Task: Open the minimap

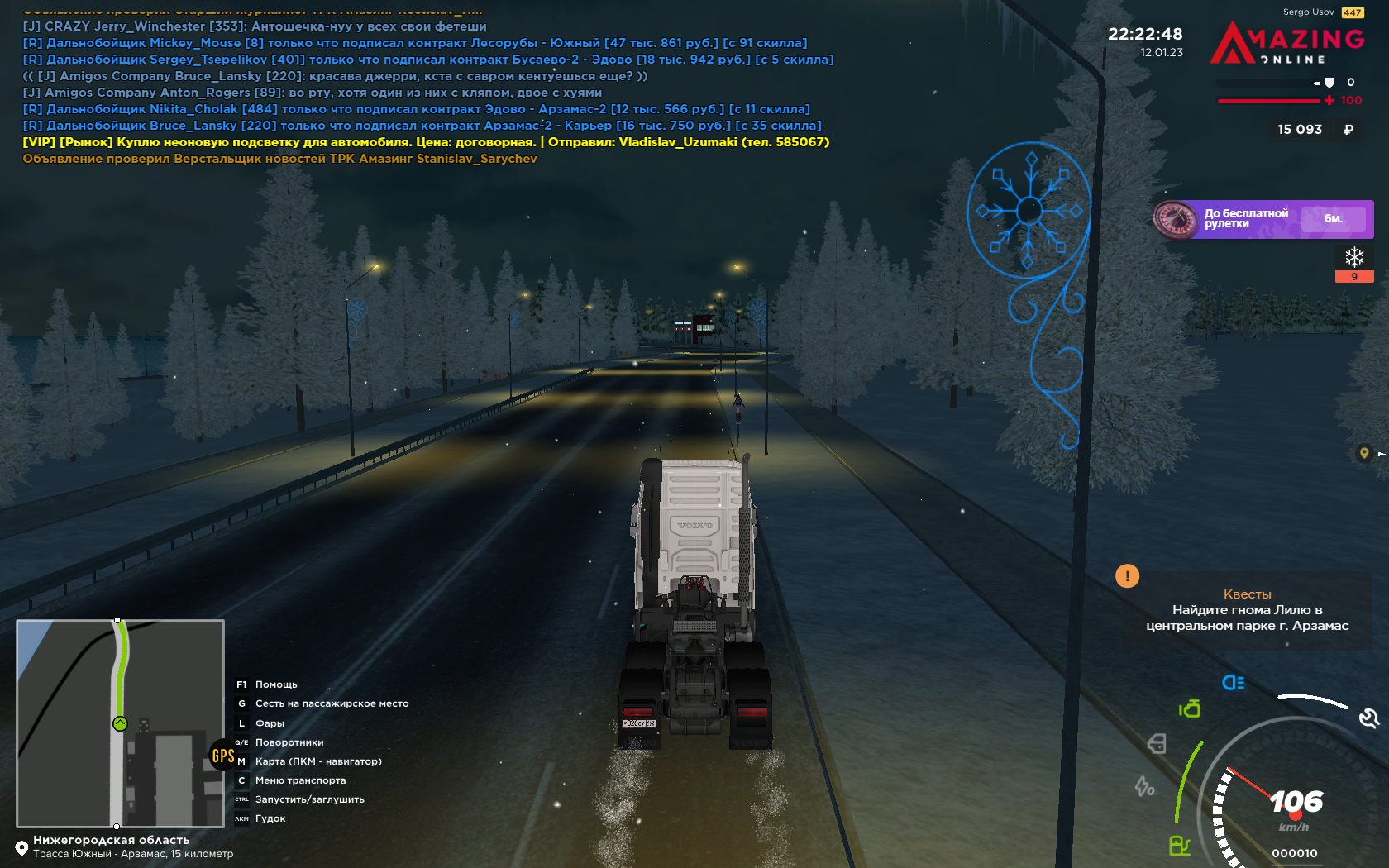Action: point(121,723)
